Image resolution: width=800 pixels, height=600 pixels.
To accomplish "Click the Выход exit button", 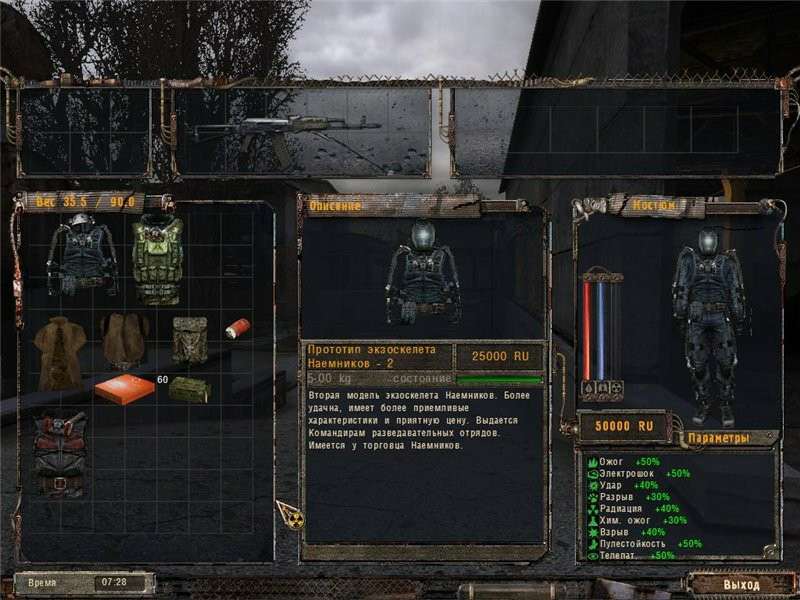I will tap(741, 584).
